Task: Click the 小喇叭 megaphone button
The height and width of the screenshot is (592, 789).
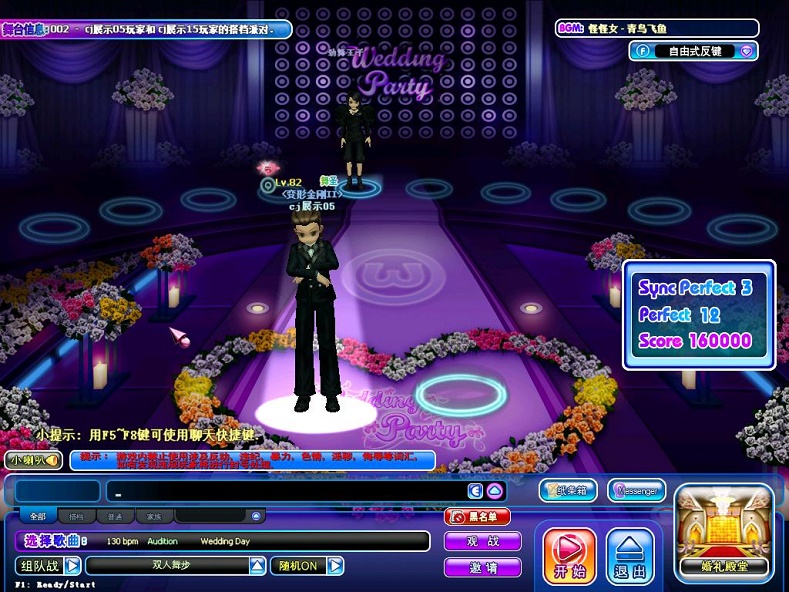Action: (x=34, y=459)
